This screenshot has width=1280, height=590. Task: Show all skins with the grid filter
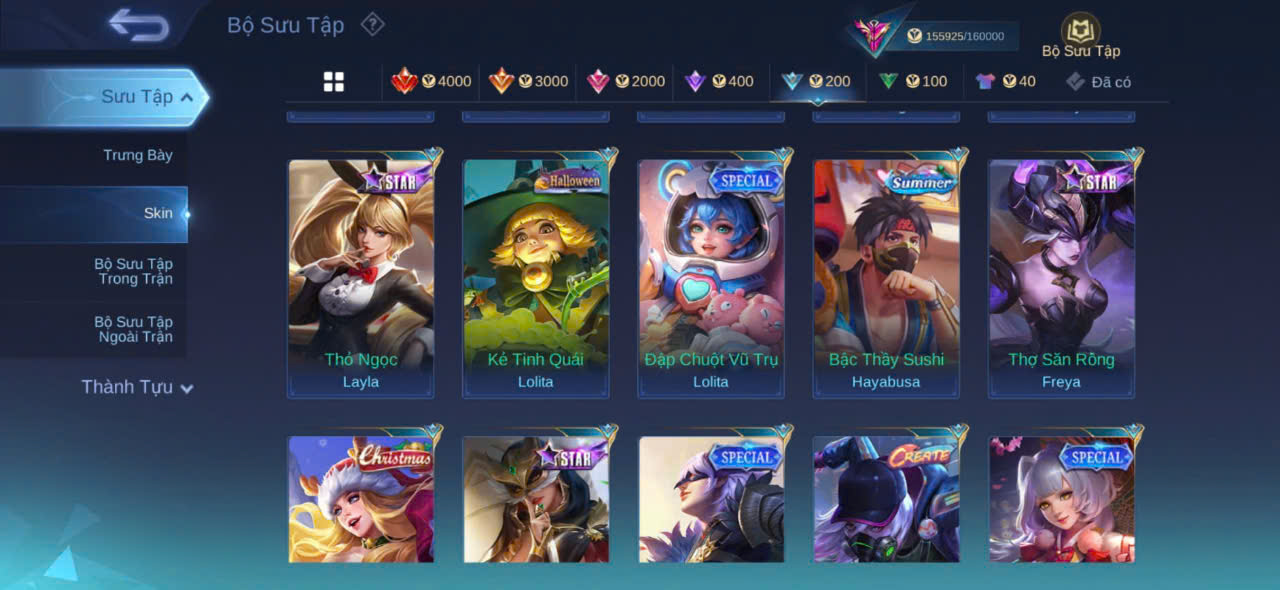[x=334, y=82]
